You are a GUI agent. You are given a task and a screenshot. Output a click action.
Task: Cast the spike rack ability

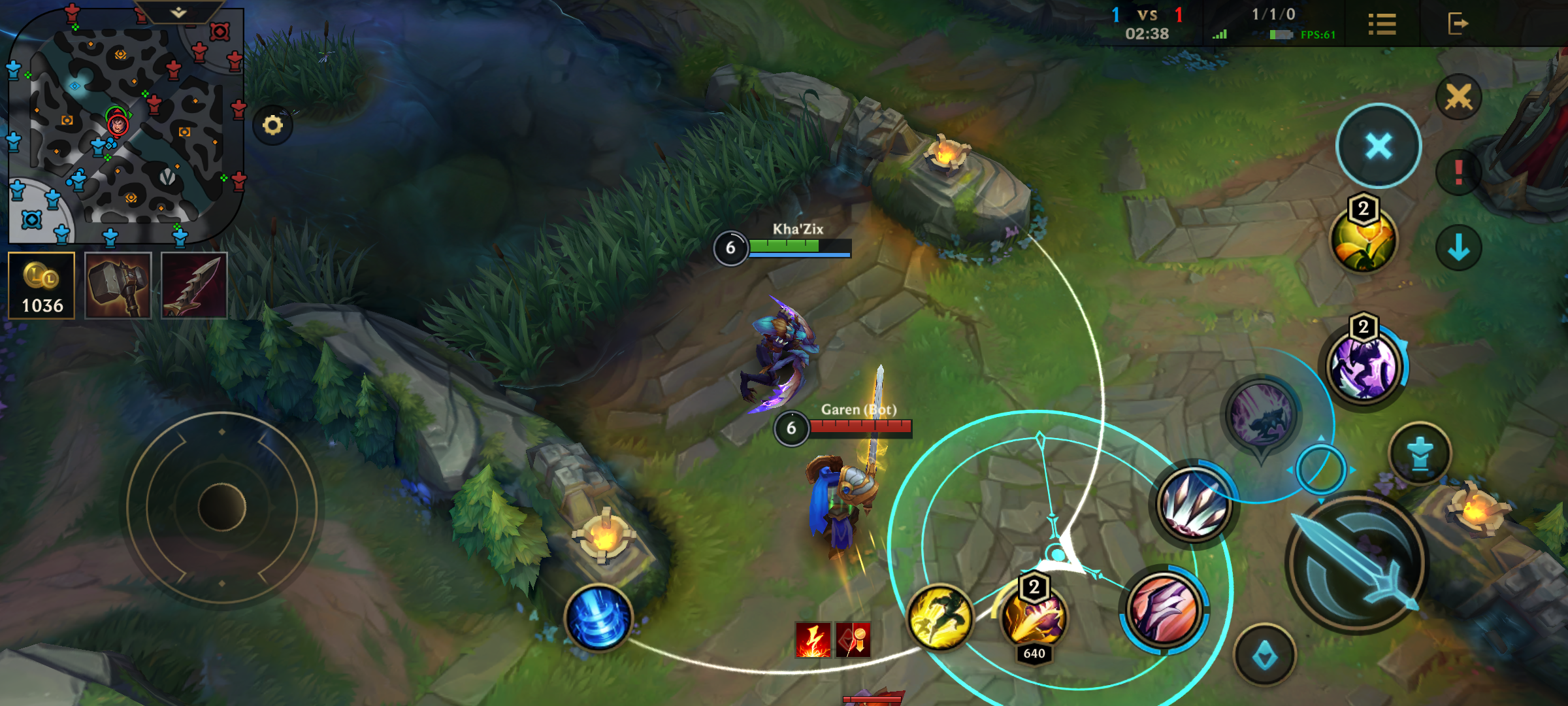(1194, 505)
